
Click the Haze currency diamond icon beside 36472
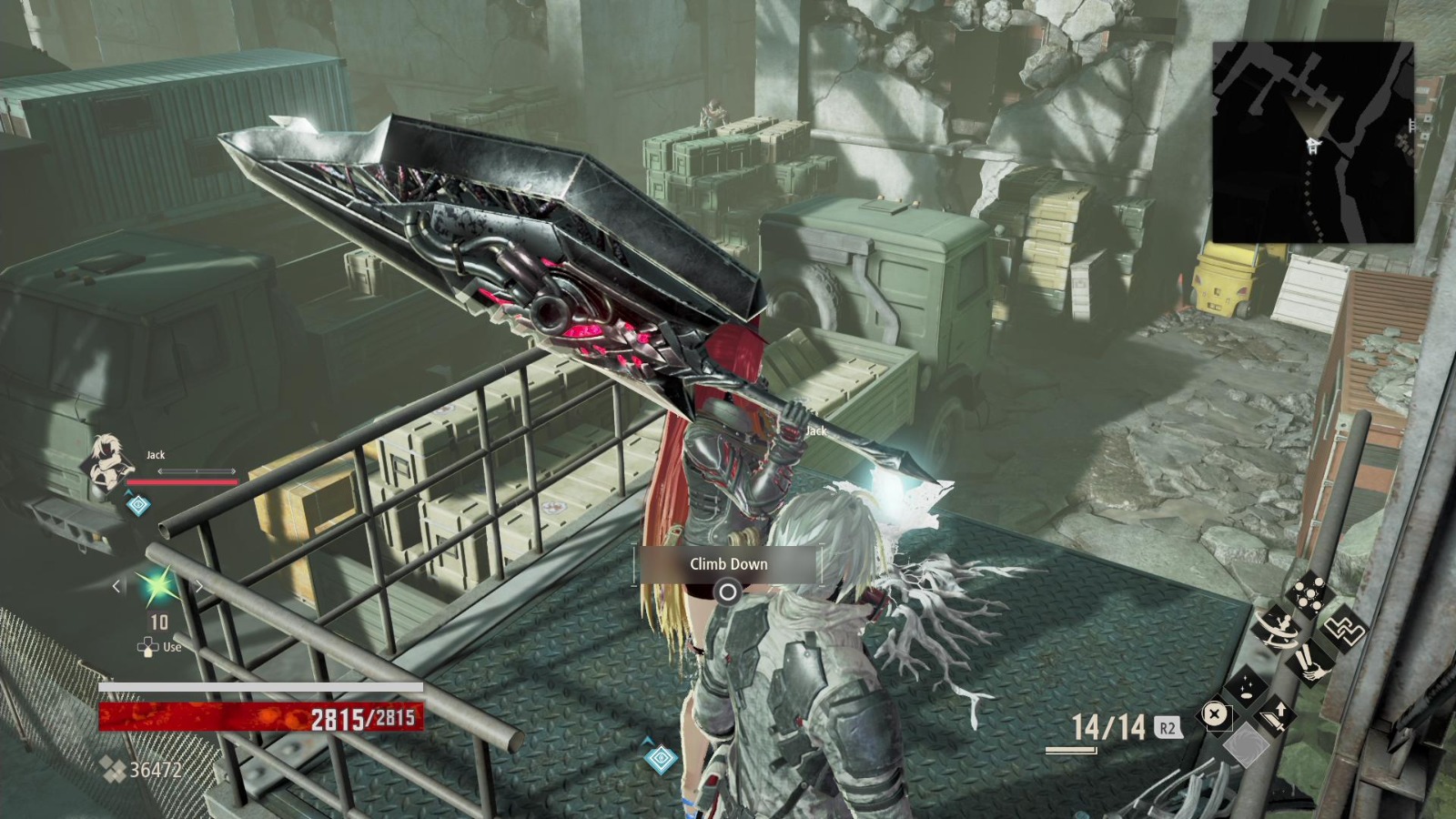[112, 767]
